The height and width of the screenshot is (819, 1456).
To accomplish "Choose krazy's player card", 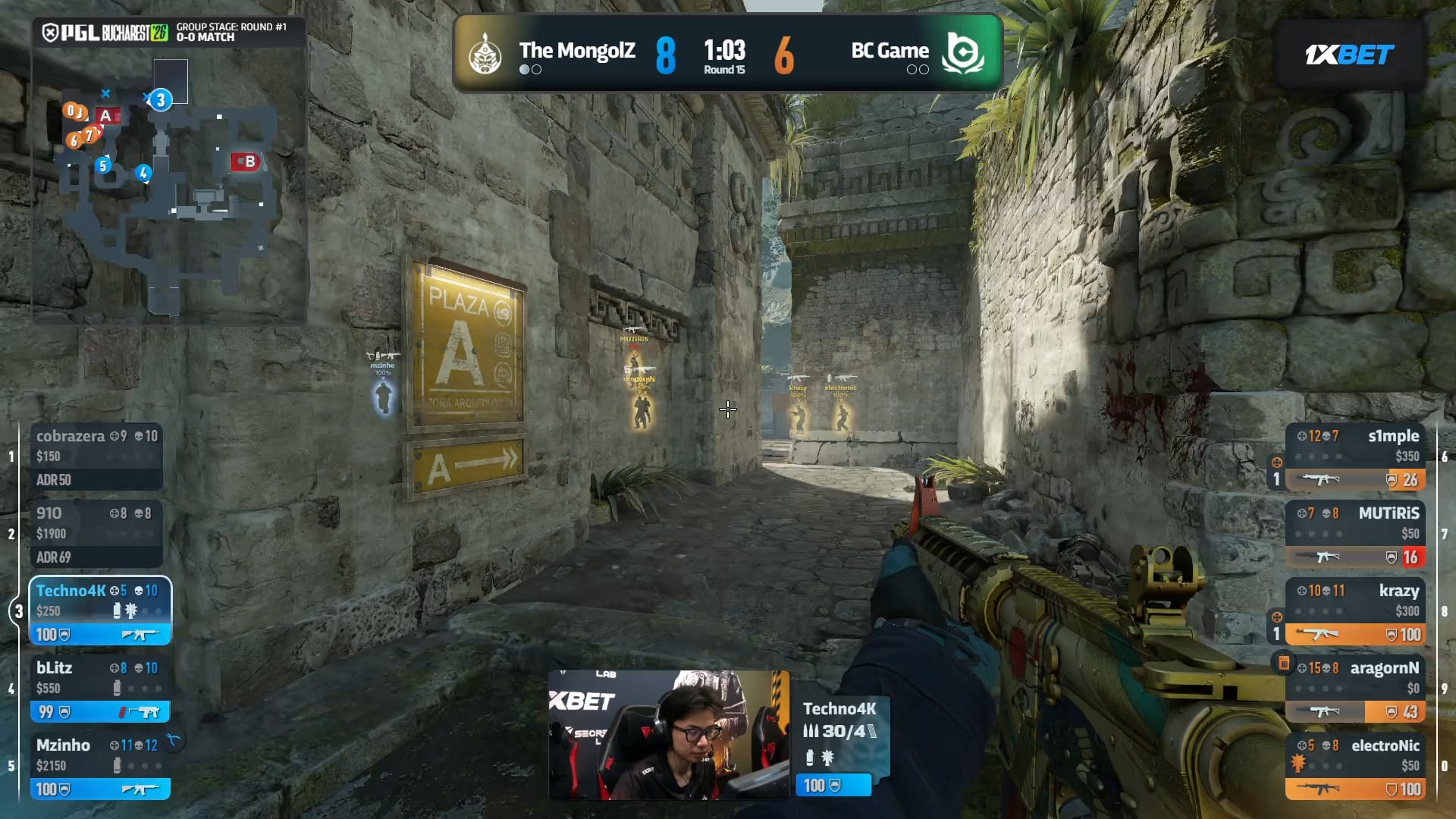I will pos(1356,611).
